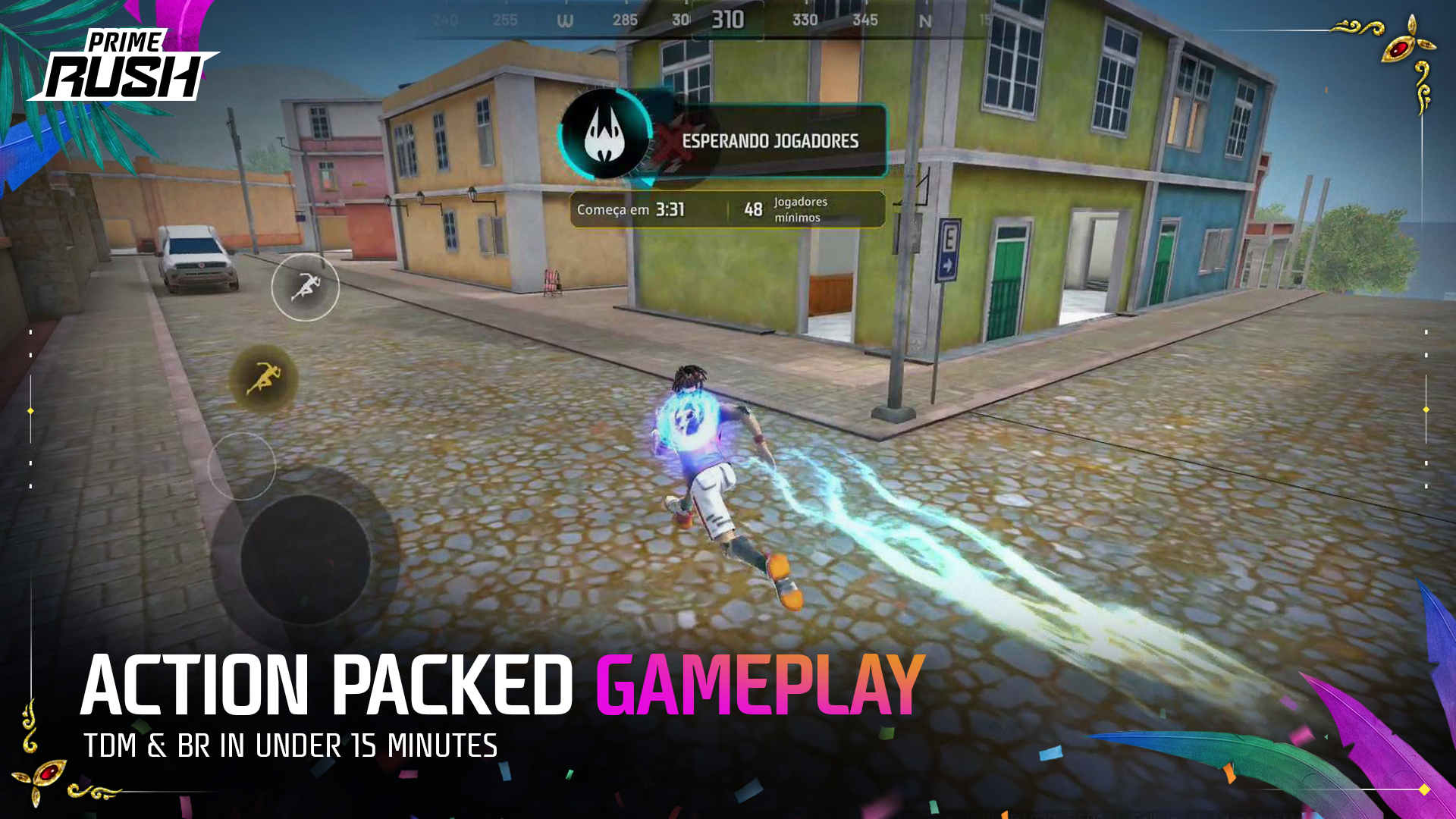Image resolution: width=1456 pixels, height=819 pixels.
Task: Click the dark virtual movement joystick
Action: point(305,559)
